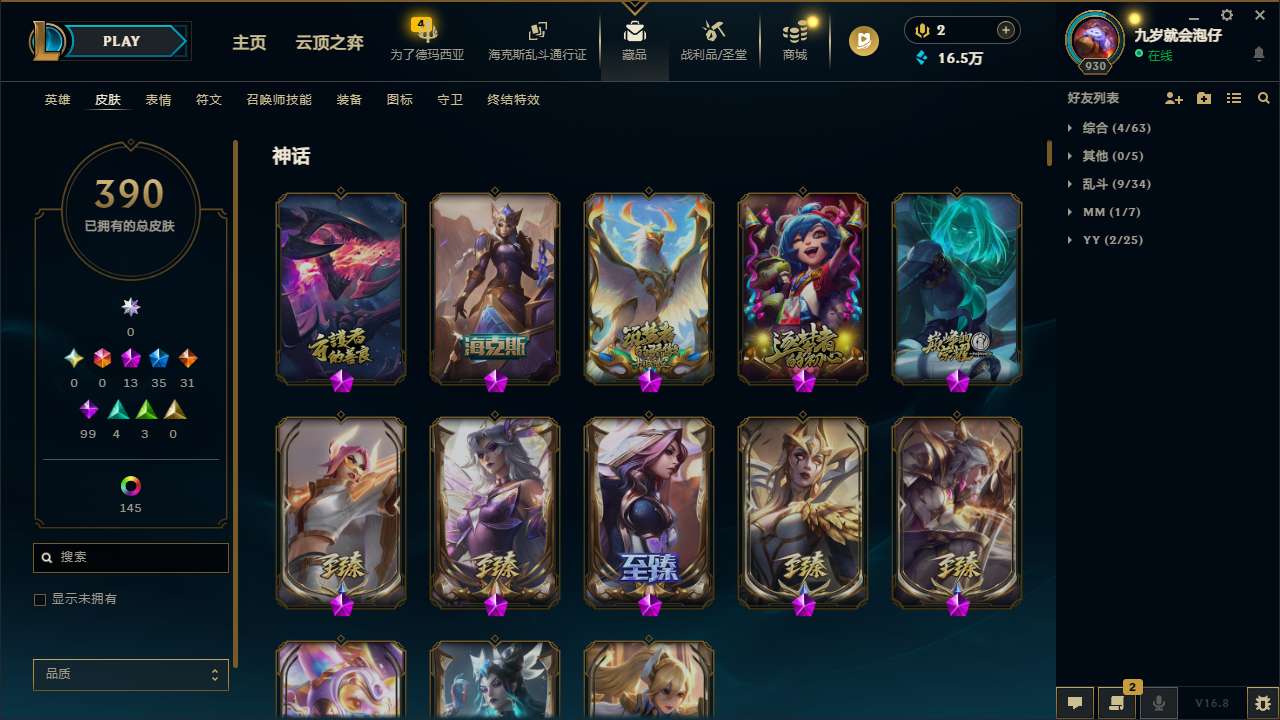Open the 品质 quality dropdown

(x=130, y=674)
